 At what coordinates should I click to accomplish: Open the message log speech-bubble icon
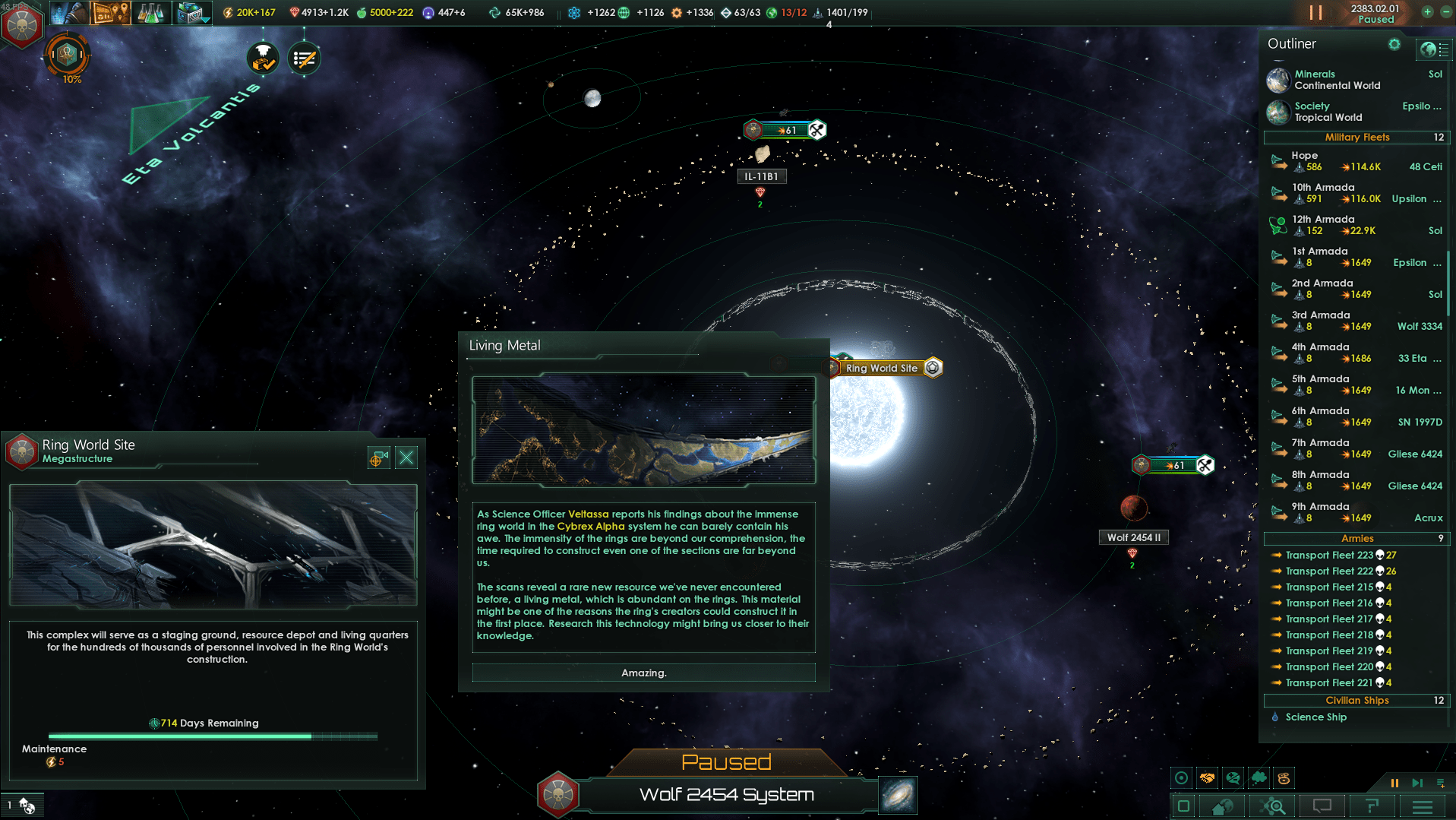[1322, 806]
